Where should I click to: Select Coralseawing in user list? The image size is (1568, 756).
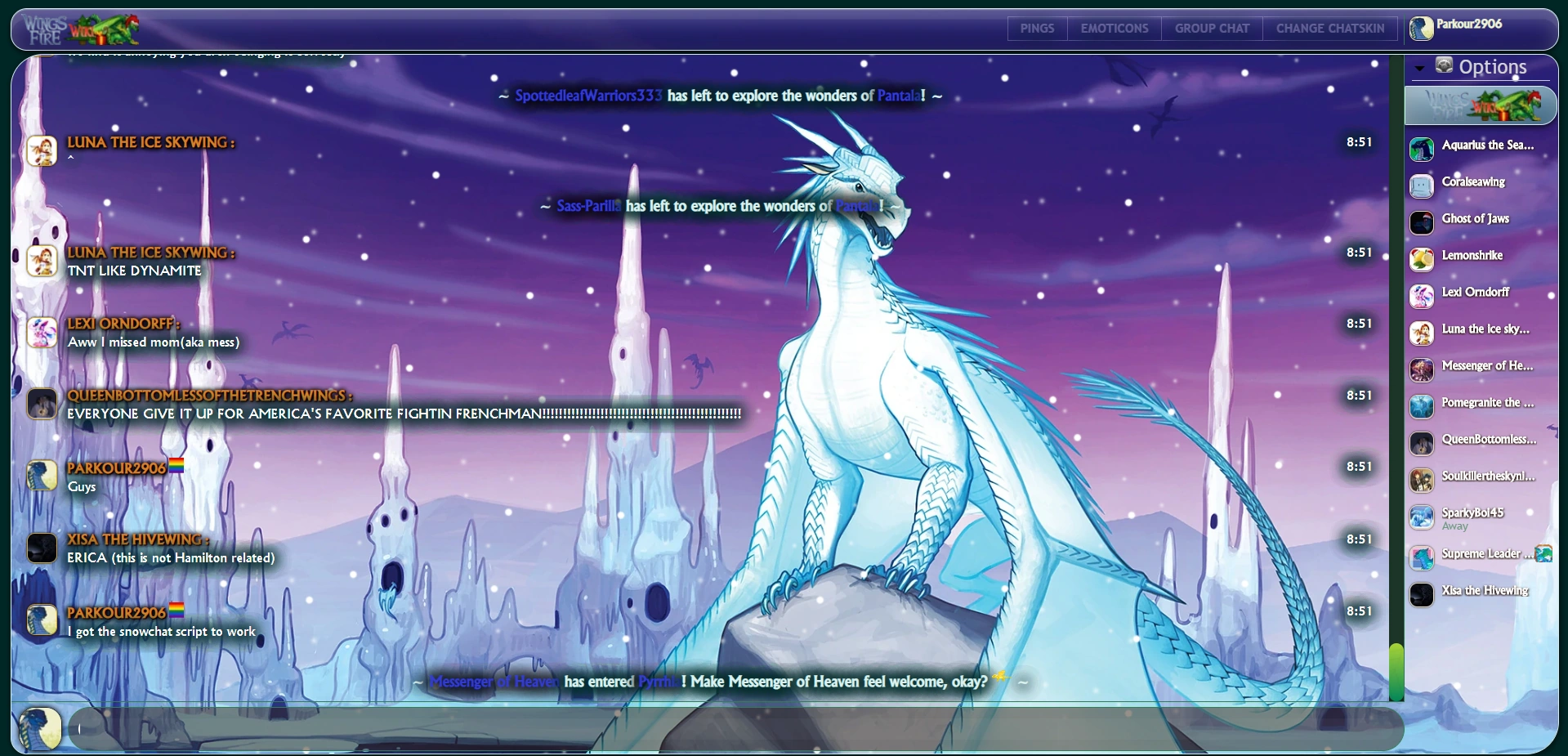tap(1472, 182)
